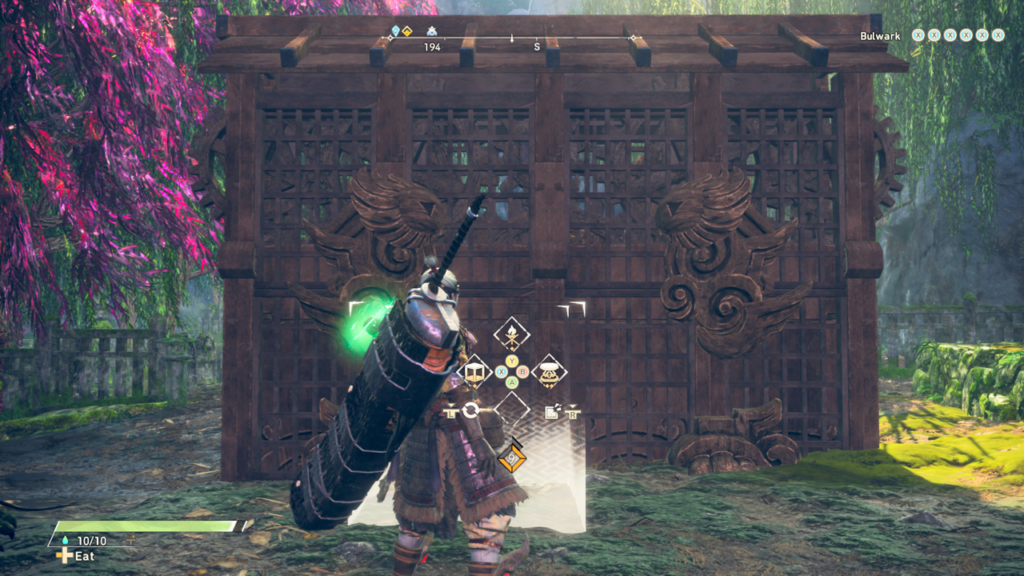The height and width of the screenshot is (576, 1024).
Task: Select the torch karakuri slot
Action: coord(512,334)
